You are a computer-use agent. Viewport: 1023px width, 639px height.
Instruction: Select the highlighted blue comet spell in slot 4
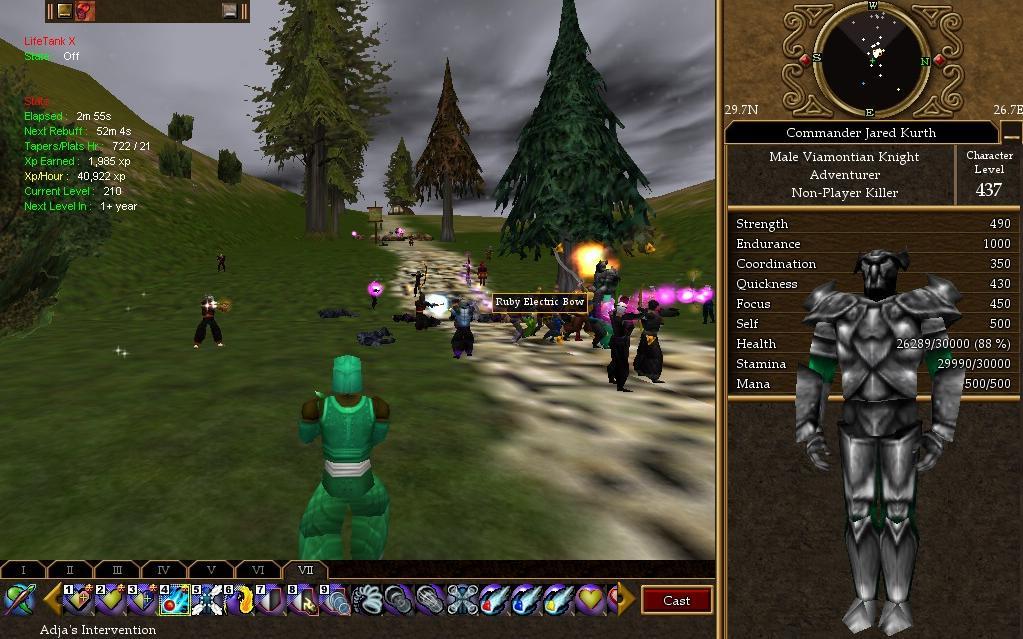[174, 600]
